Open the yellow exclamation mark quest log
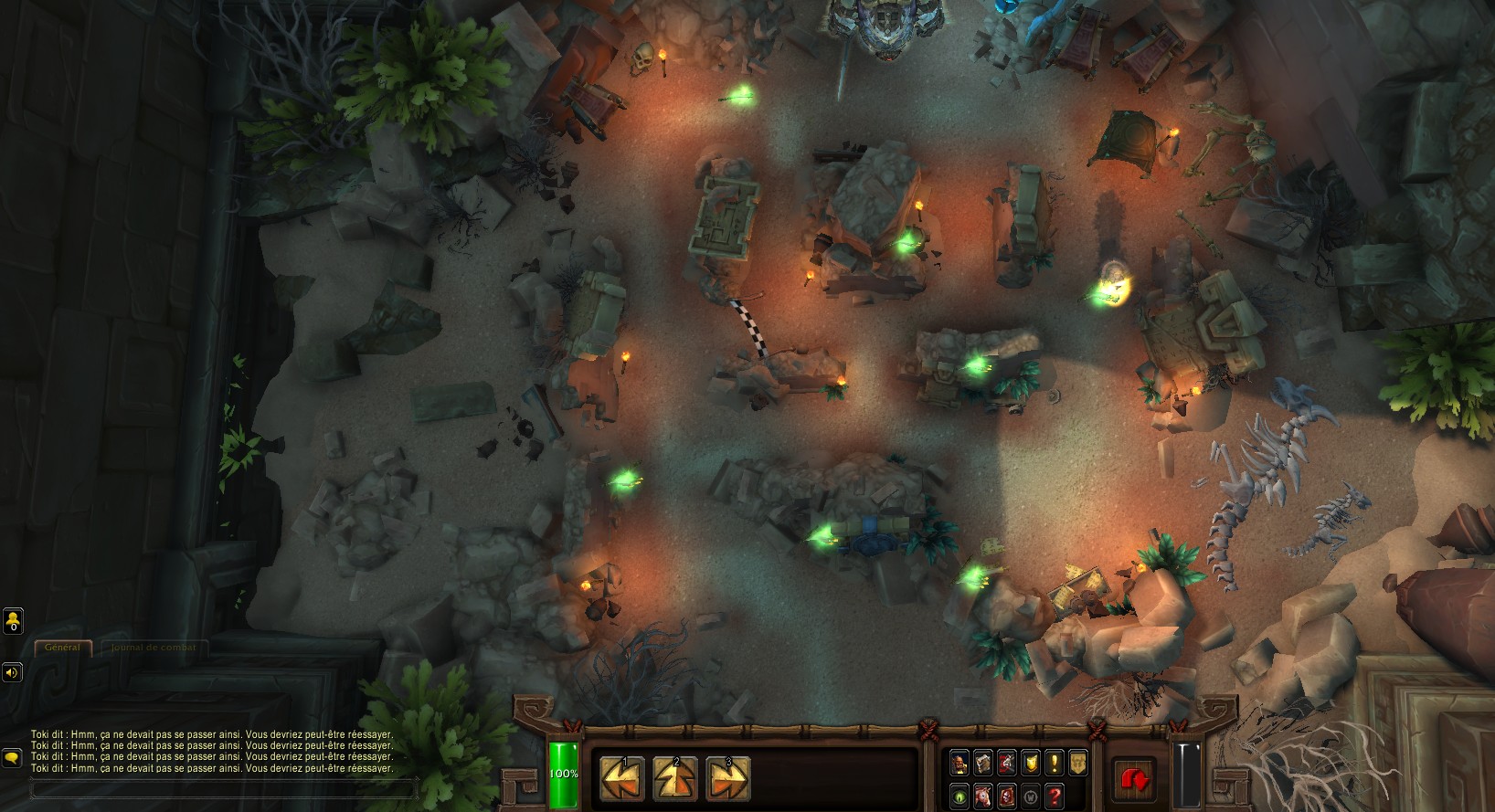 point(1055,763)
